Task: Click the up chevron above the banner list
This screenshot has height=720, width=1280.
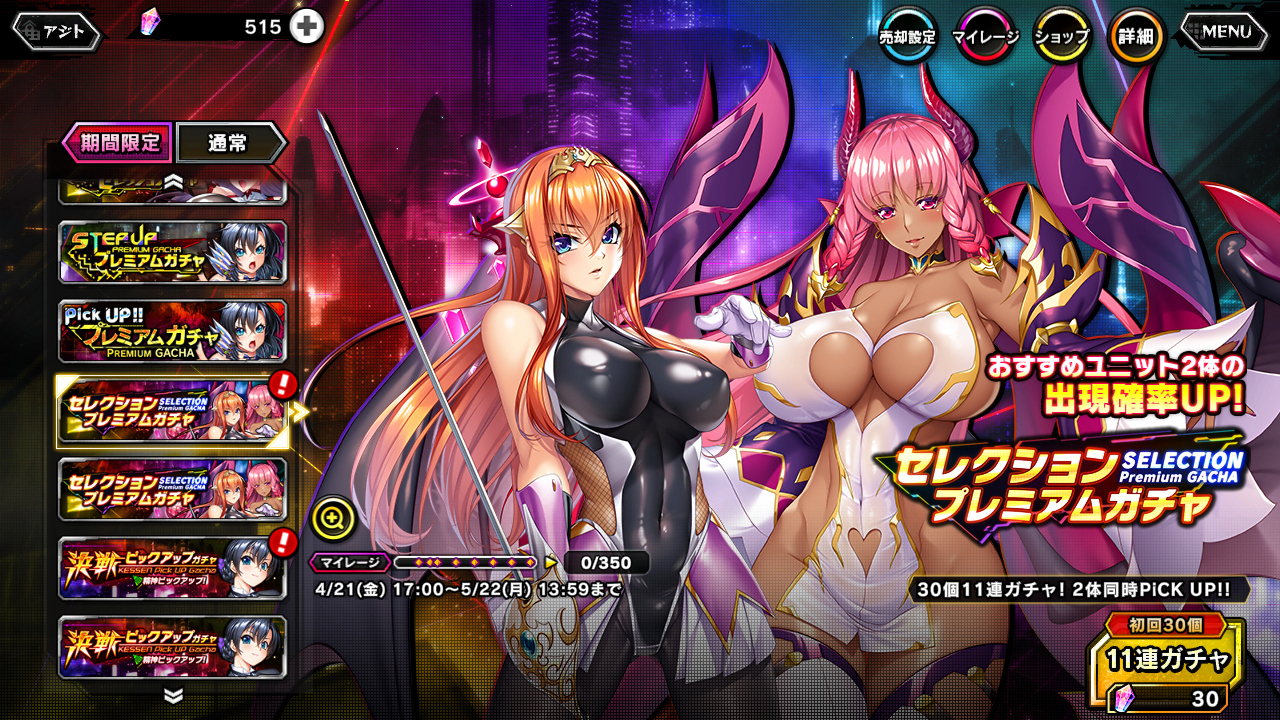Action: pos(173,182)
